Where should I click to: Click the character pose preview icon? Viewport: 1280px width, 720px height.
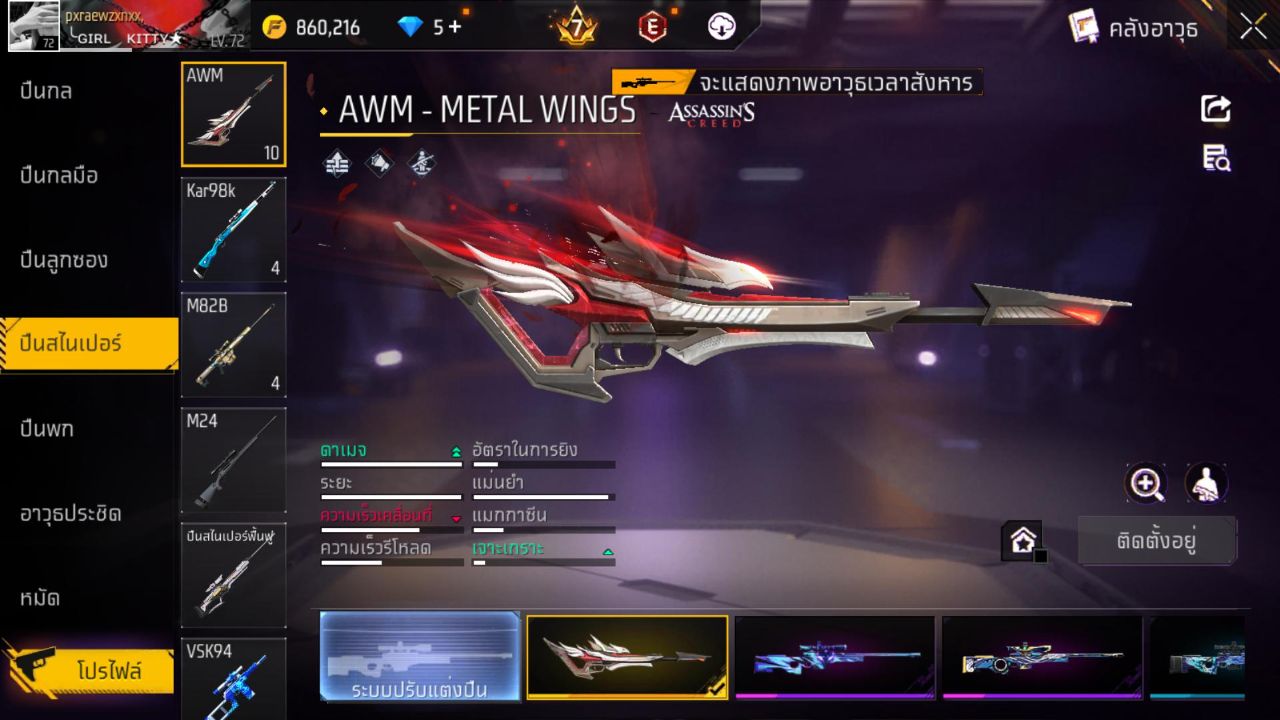pyautogui.click(x=1205, y=484)
